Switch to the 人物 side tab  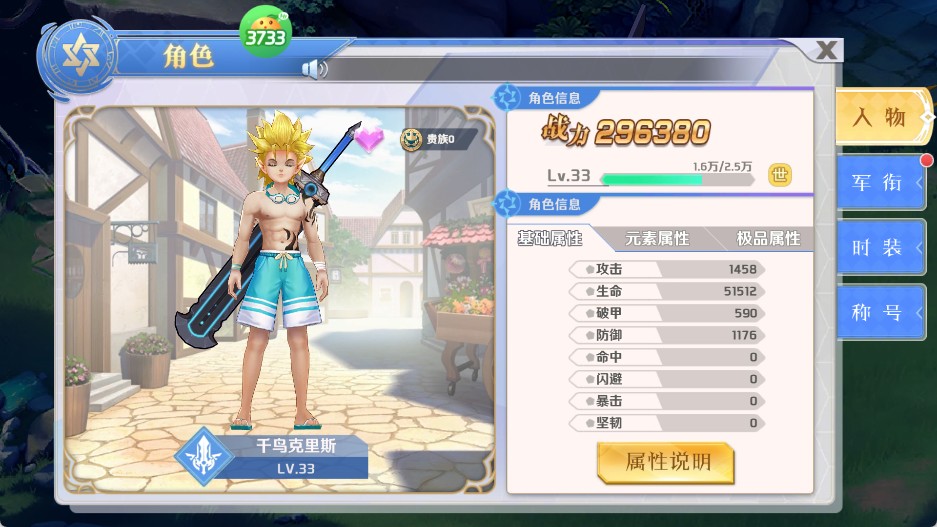[878, 117]
